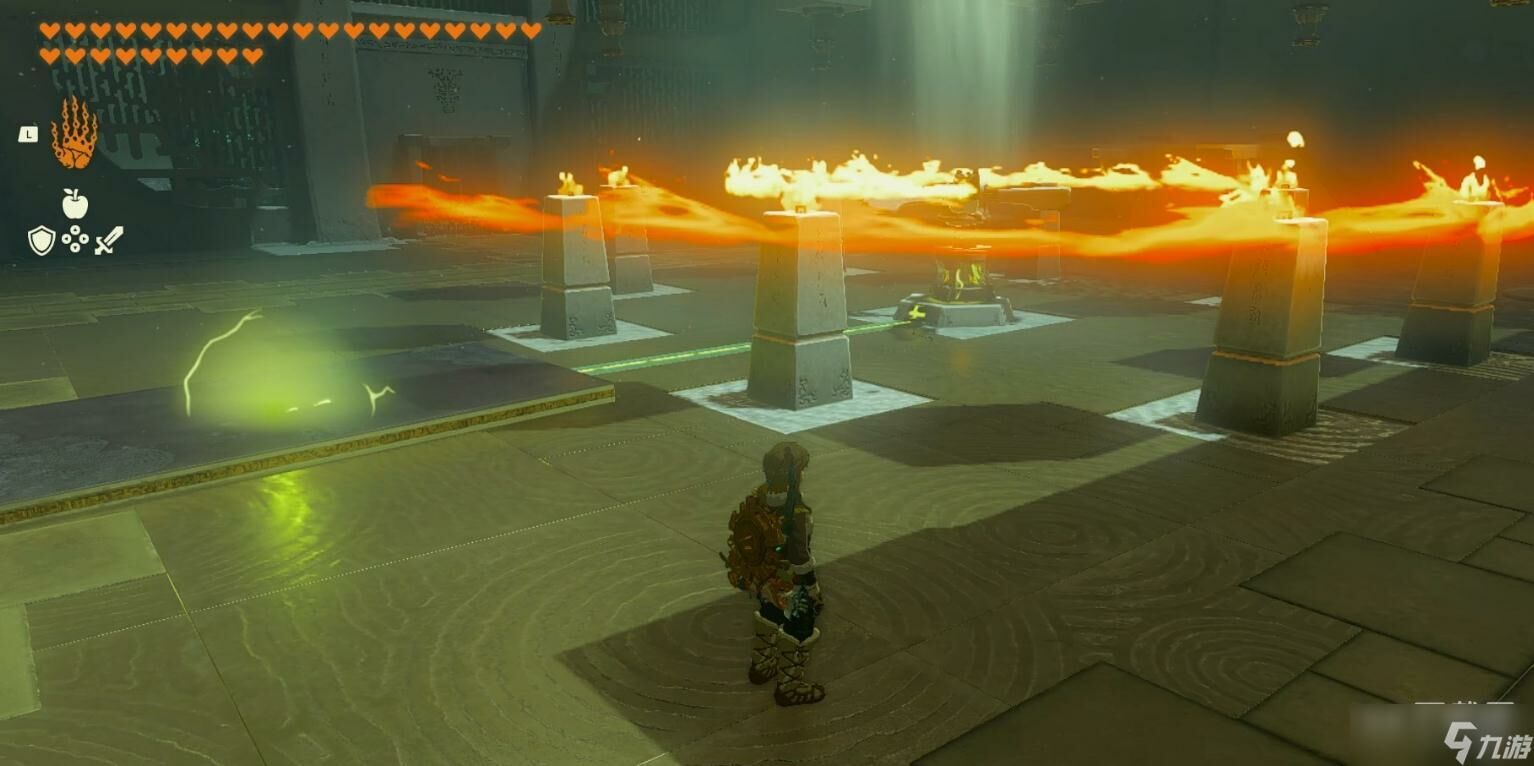Viewport: 1534px width, 766px height.
Task: Choose the sword weapon quick-select icon
Action: tap(109, 240)
